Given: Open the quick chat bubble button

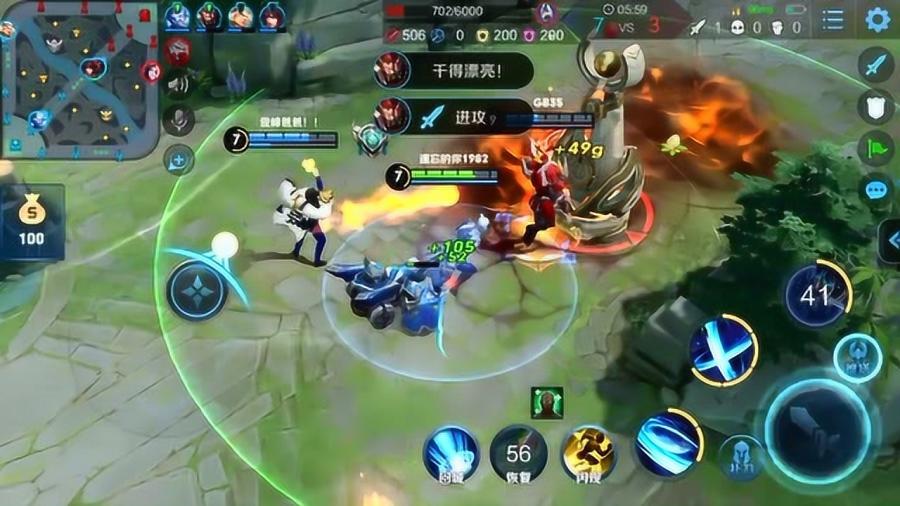Looking at the screenshot, I should point(877,190).
